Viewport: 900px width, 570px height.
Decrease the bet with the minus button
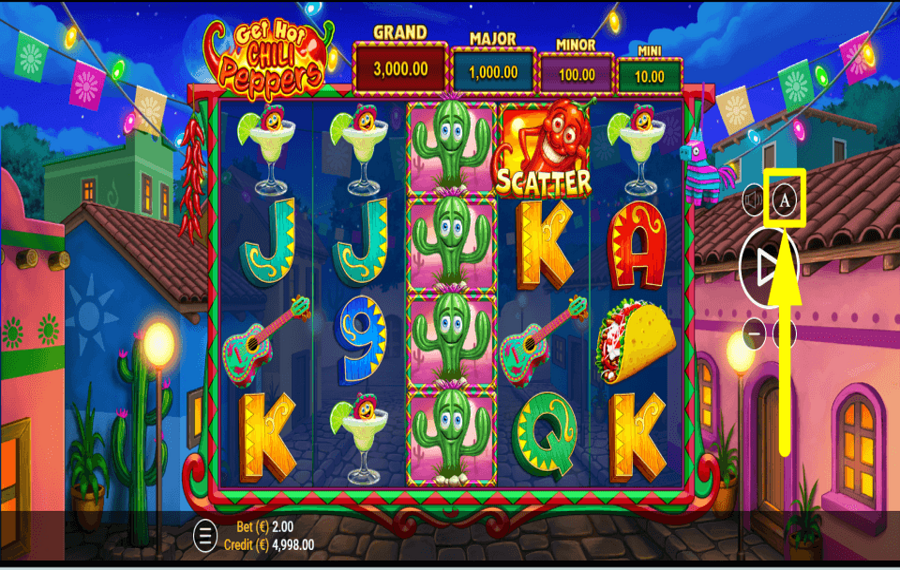click(754, 333)
